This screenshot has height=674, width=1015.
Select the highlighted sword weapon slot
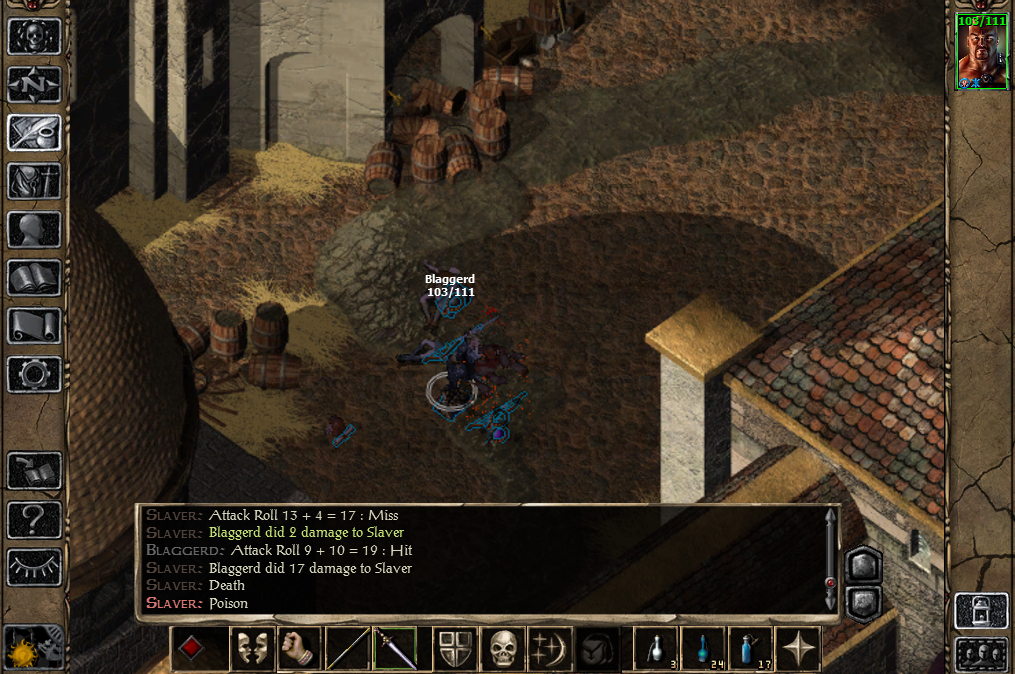[395, 649]
